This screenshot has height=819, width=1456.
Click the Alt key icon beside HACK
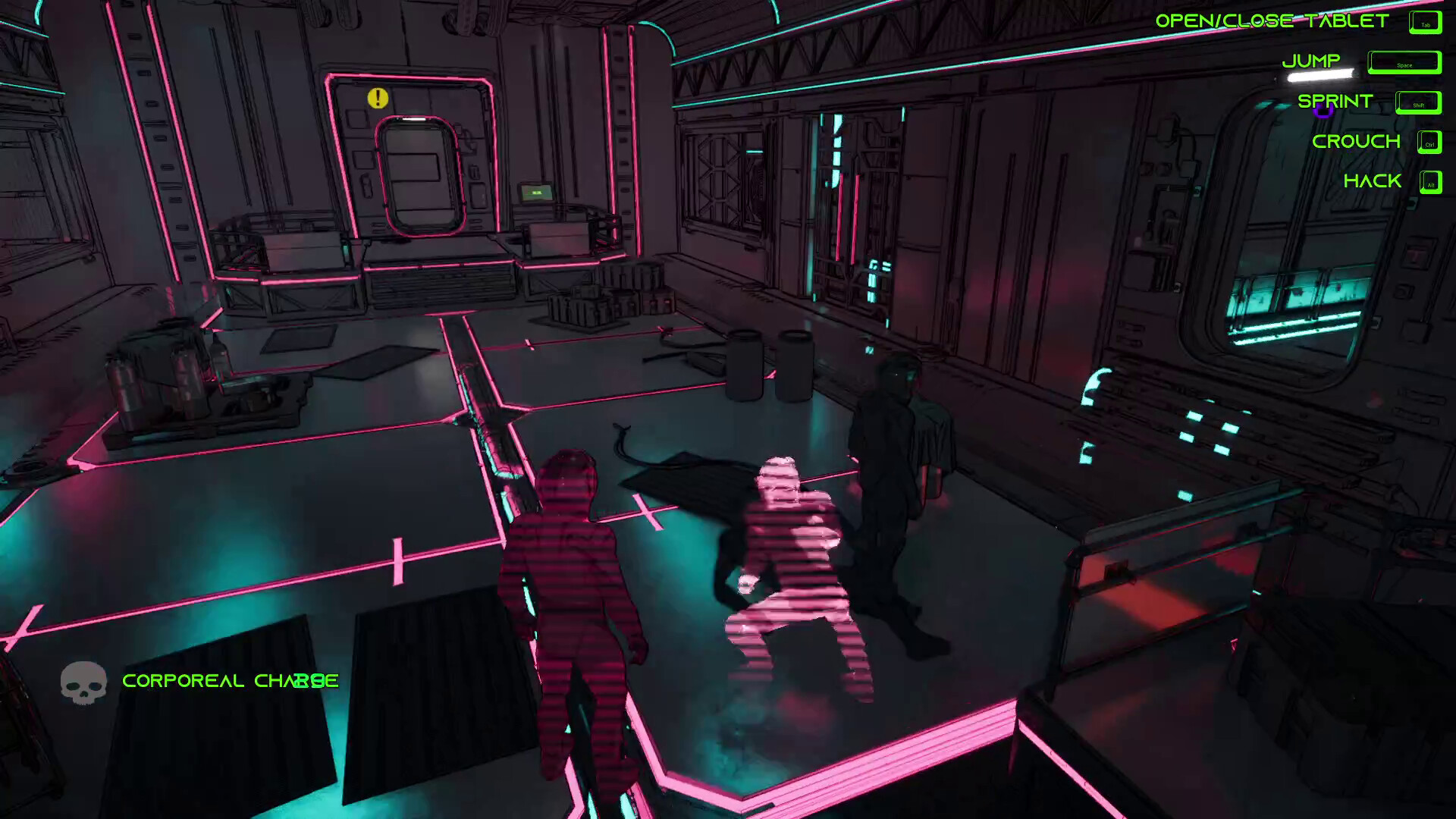click(1431, 183)
